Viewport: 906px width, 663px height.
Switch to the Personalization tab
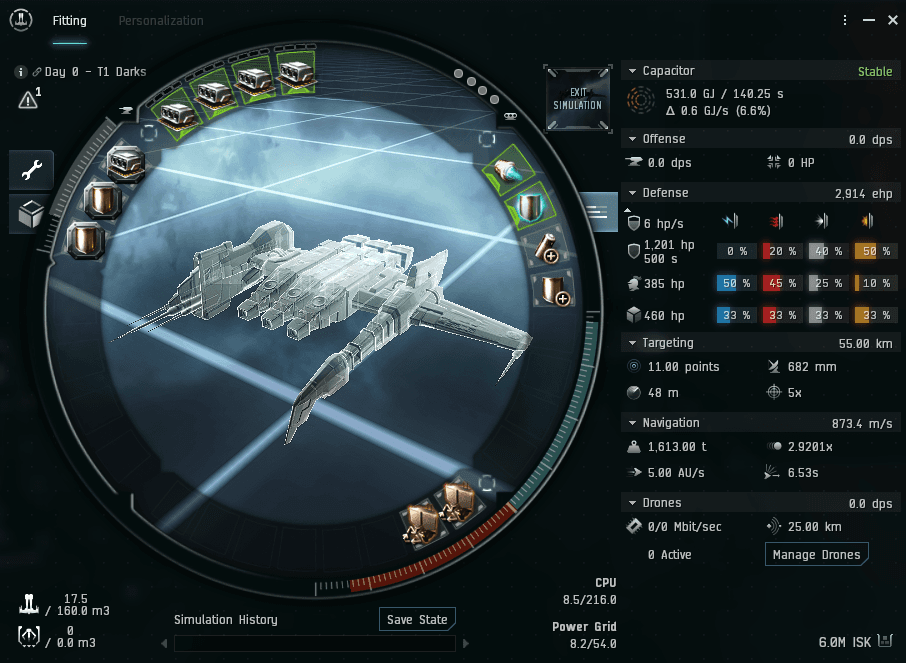[x=161, y=21]
